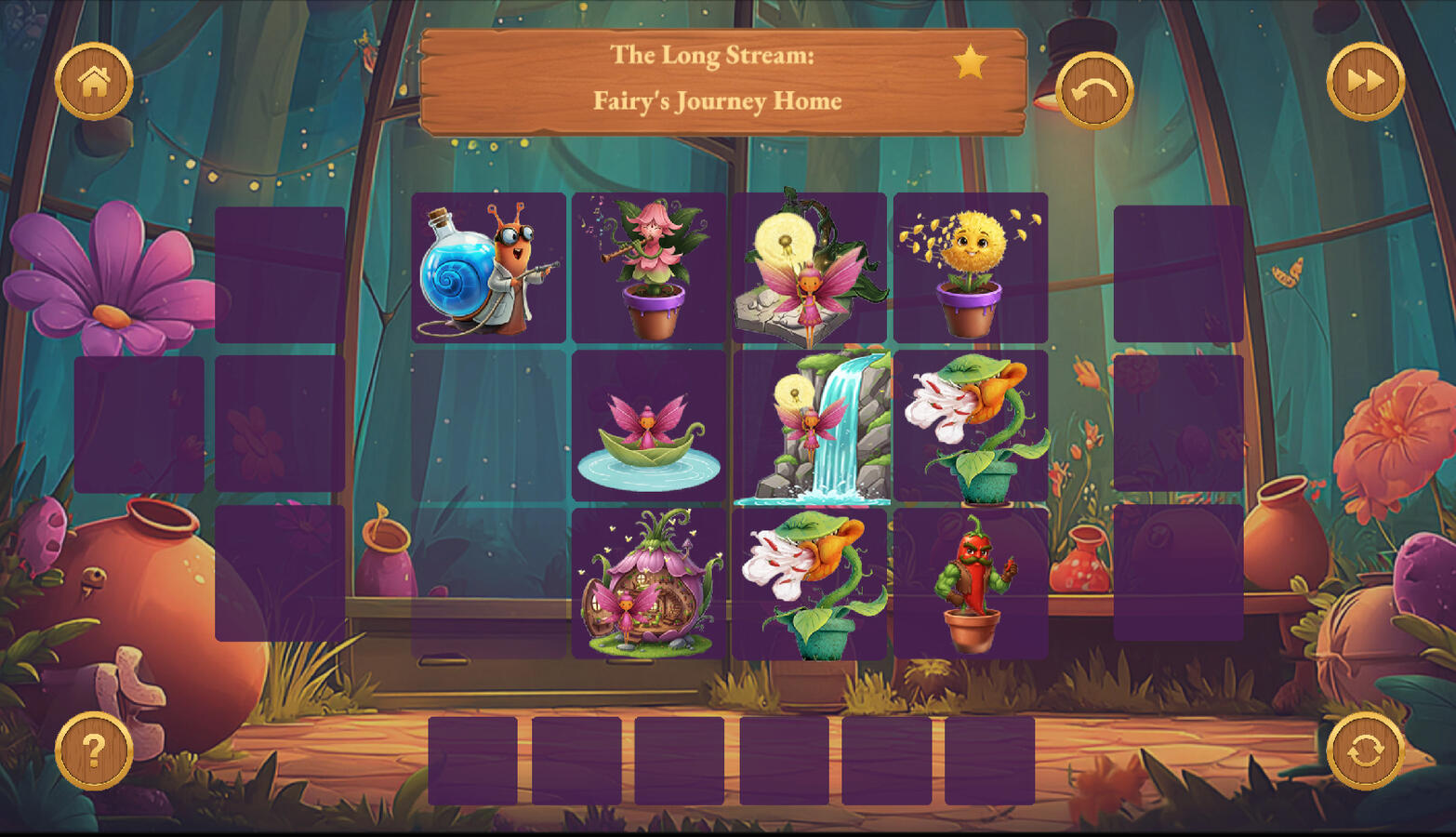
Task: Select the snail with blue potion tile
Action: tap(489, 268)
